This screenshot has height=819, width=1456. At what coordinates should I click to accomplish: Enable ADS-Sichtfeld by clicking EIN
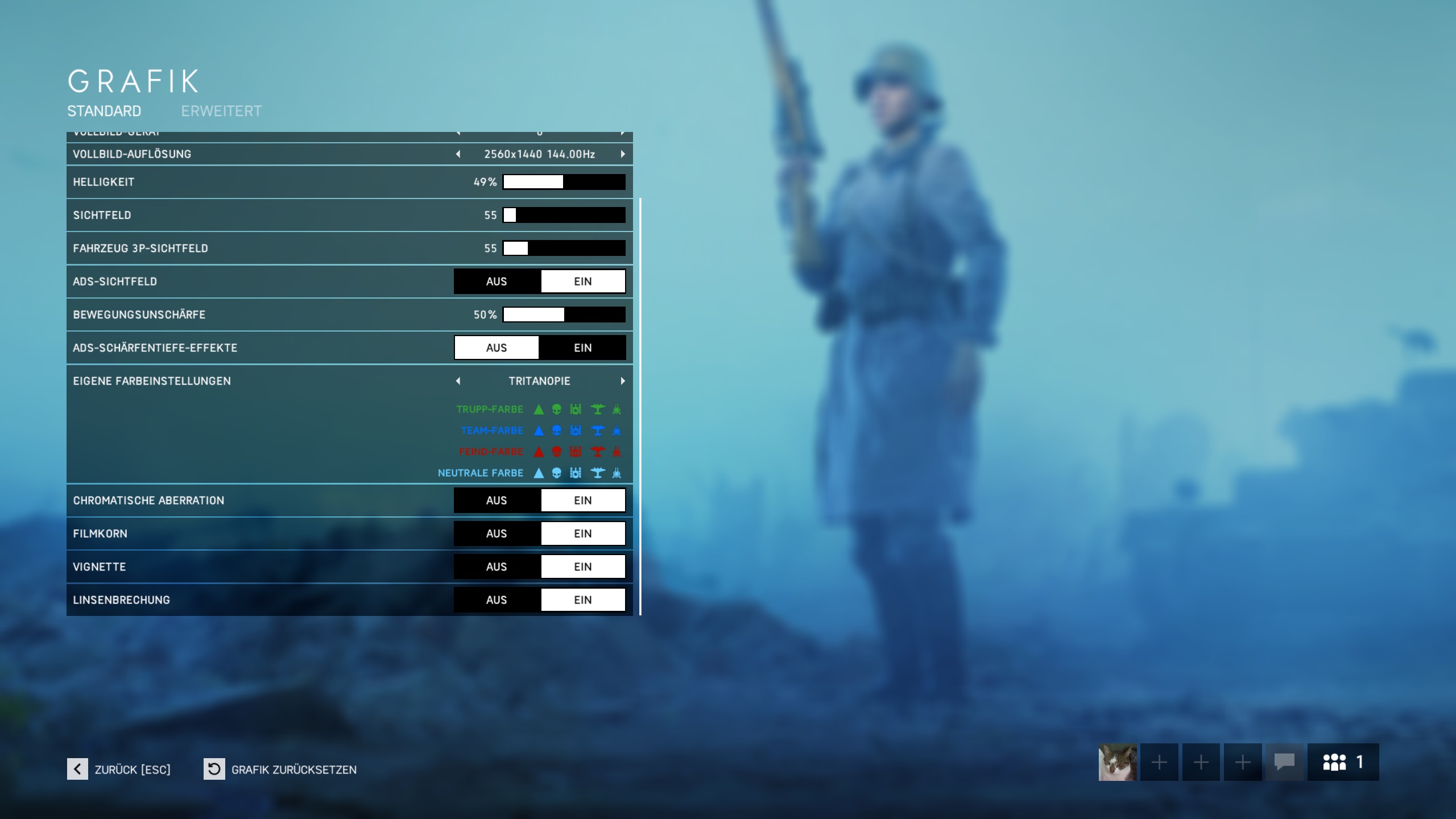(584, 281)
